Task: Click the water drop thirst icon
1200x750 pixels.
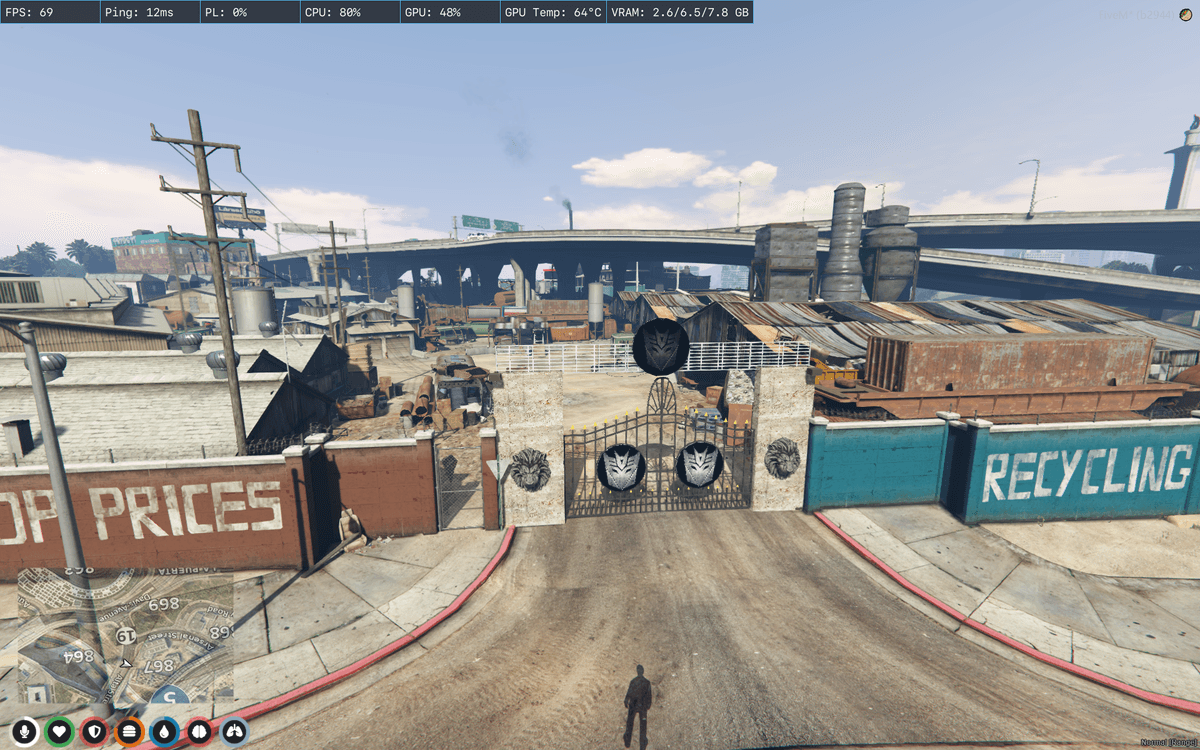Action: coord(164,732)
